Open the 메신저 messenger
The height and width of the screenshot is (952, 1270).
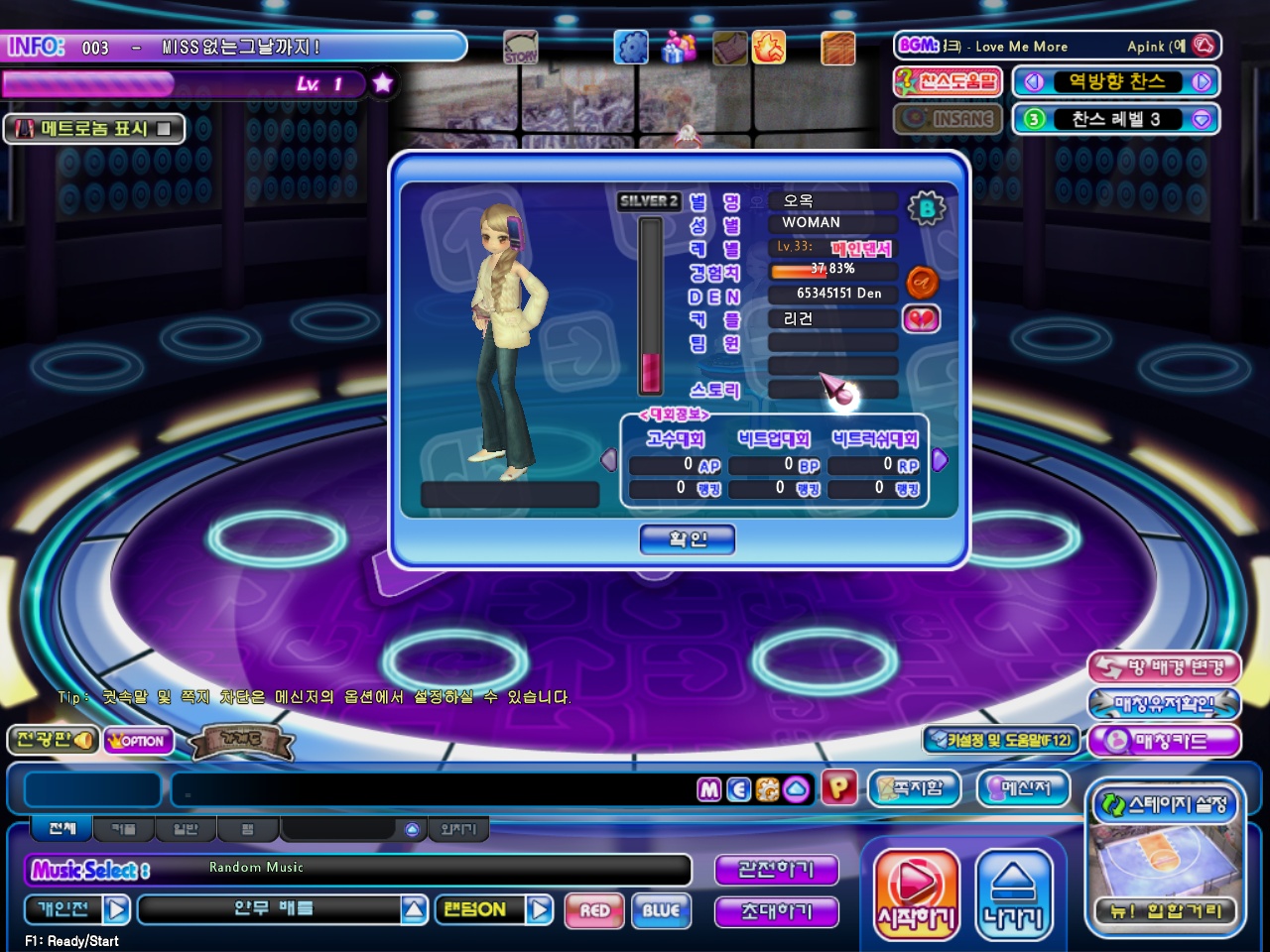coord(1025,788)
